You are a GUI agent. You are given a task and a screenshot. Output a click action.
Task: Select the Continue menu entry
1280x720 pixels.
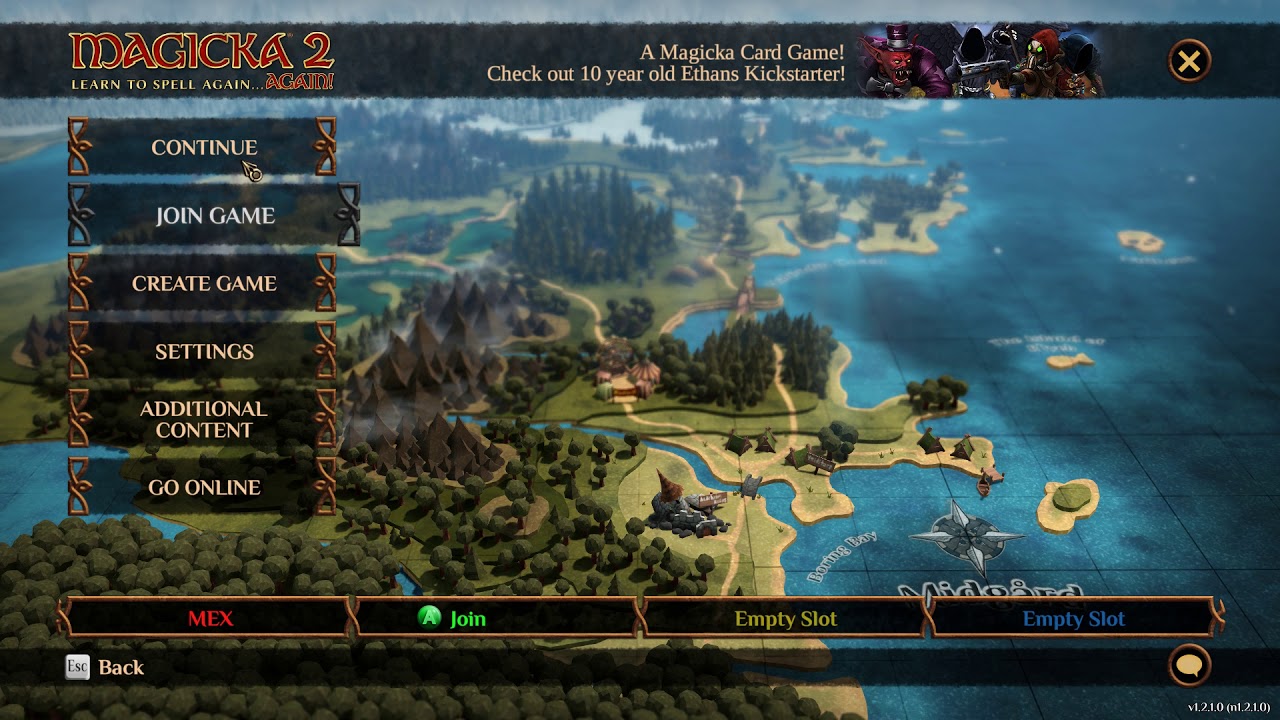click(x=203, y=147)
